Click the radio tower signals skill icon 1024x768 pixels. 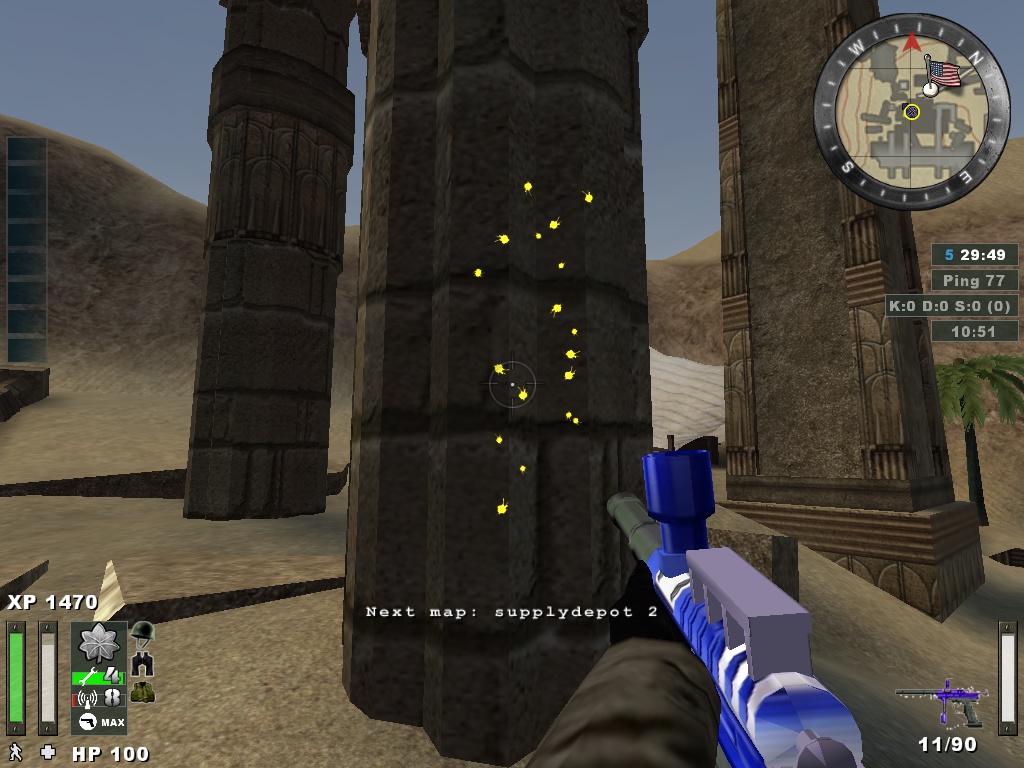pyautogui.click(x=86, y=697)
